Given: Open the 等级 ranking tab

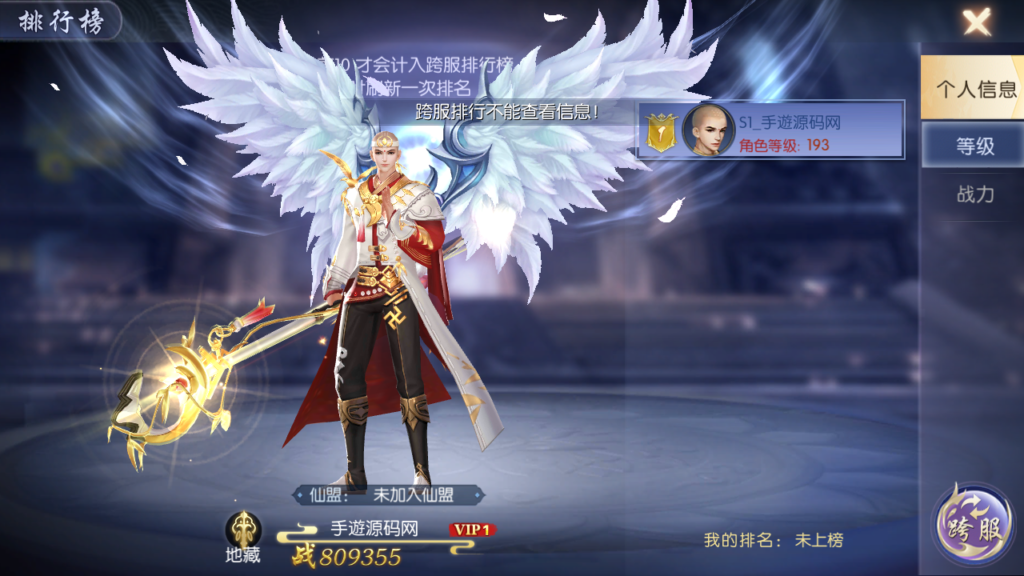Looking at the screenshot, I should click(x=975, y=146).
